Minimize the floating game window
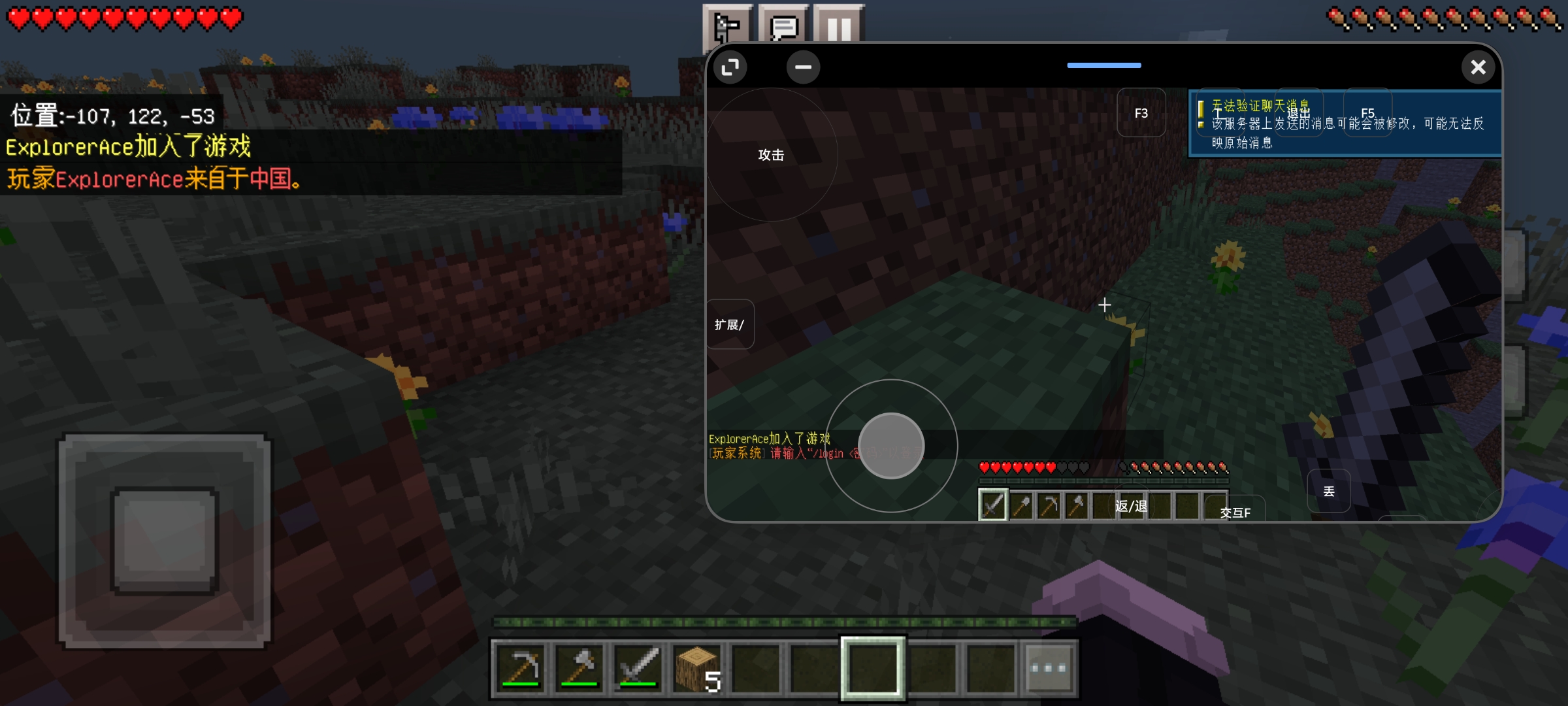This screenshot has width=1568, height=706. pyautogui.click(x=803, y=67)
